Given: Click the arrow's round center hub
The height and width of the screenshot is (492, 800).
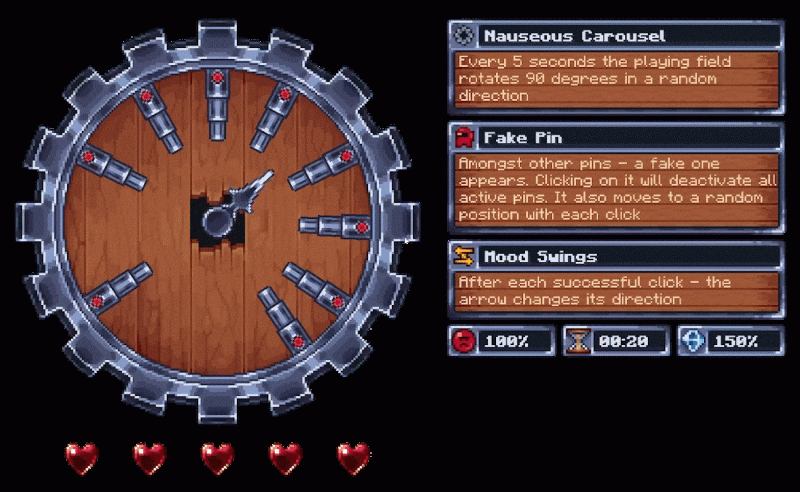Looking at the screenshot, I should 219,219.
